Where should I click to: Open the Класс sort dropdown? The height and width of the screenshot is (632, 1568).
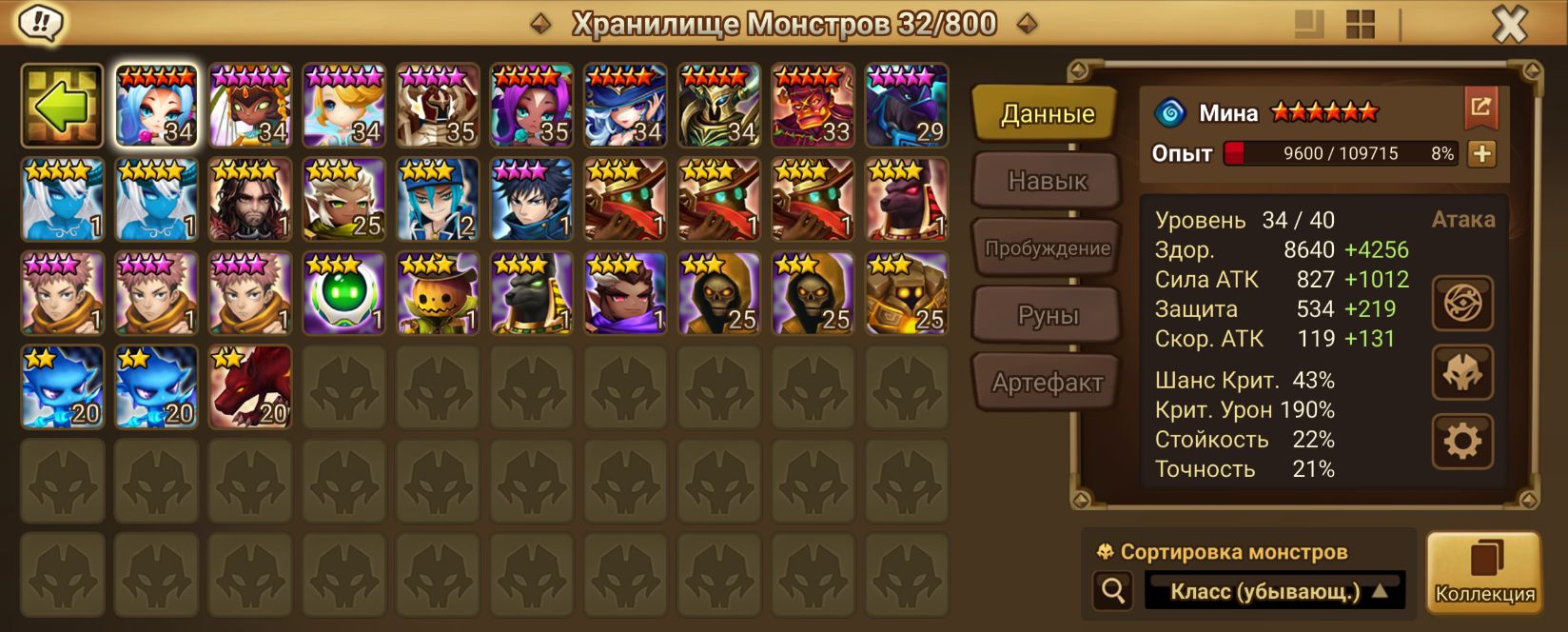pyautogui.click(x=1275, y=591)
